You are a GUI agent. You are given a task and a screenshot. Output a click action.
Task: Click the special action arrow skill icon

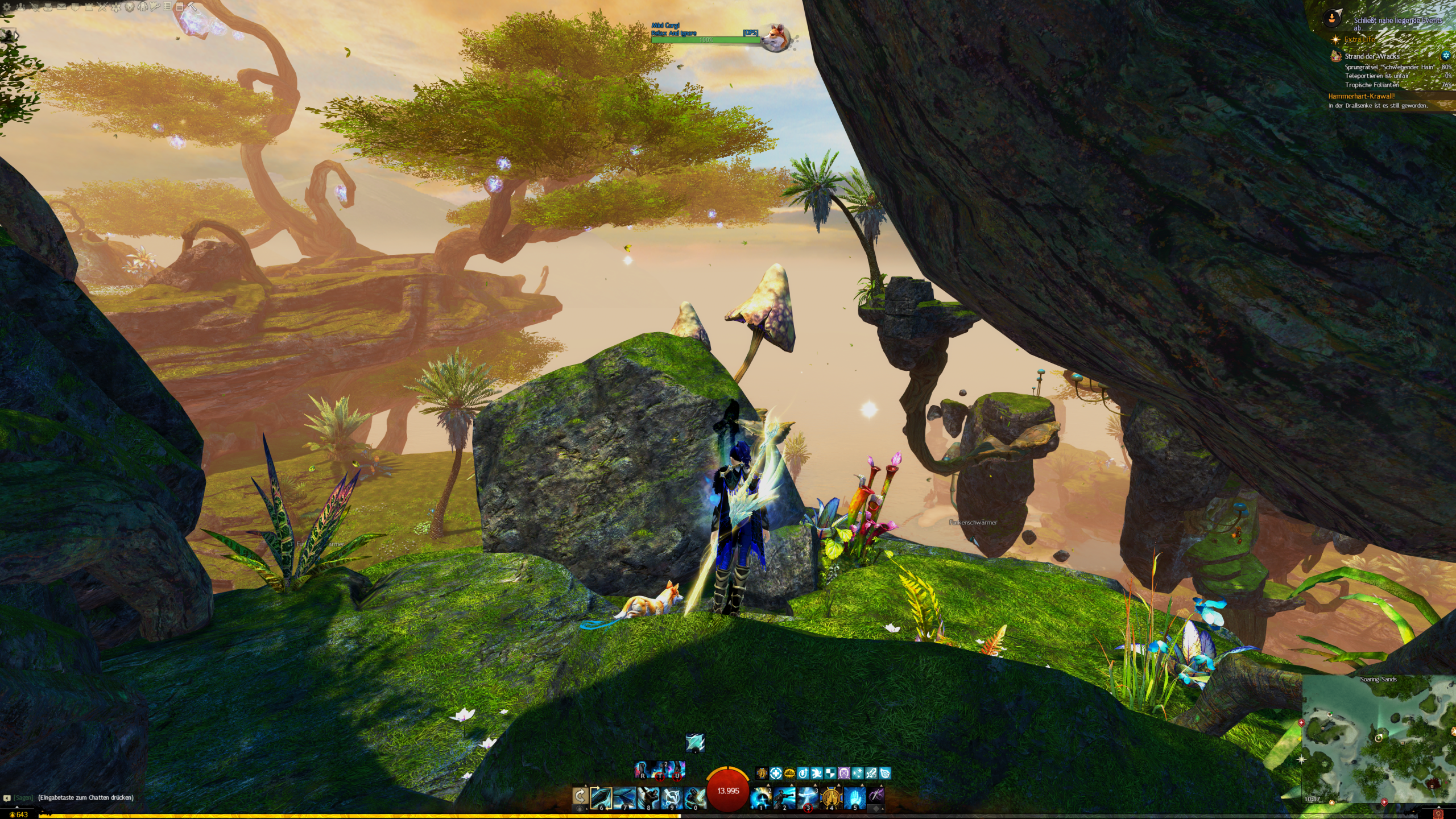click(x=694, y=742)
